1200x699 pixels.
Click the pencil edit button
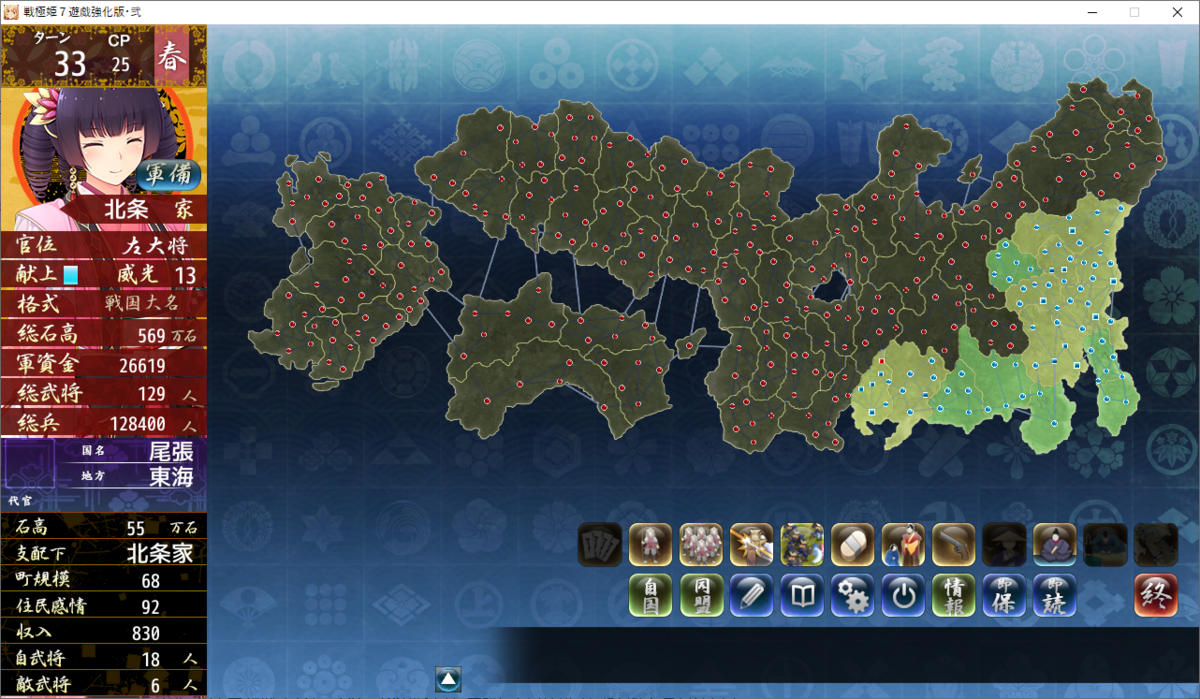pyautogui.click(x=751, y=595)
